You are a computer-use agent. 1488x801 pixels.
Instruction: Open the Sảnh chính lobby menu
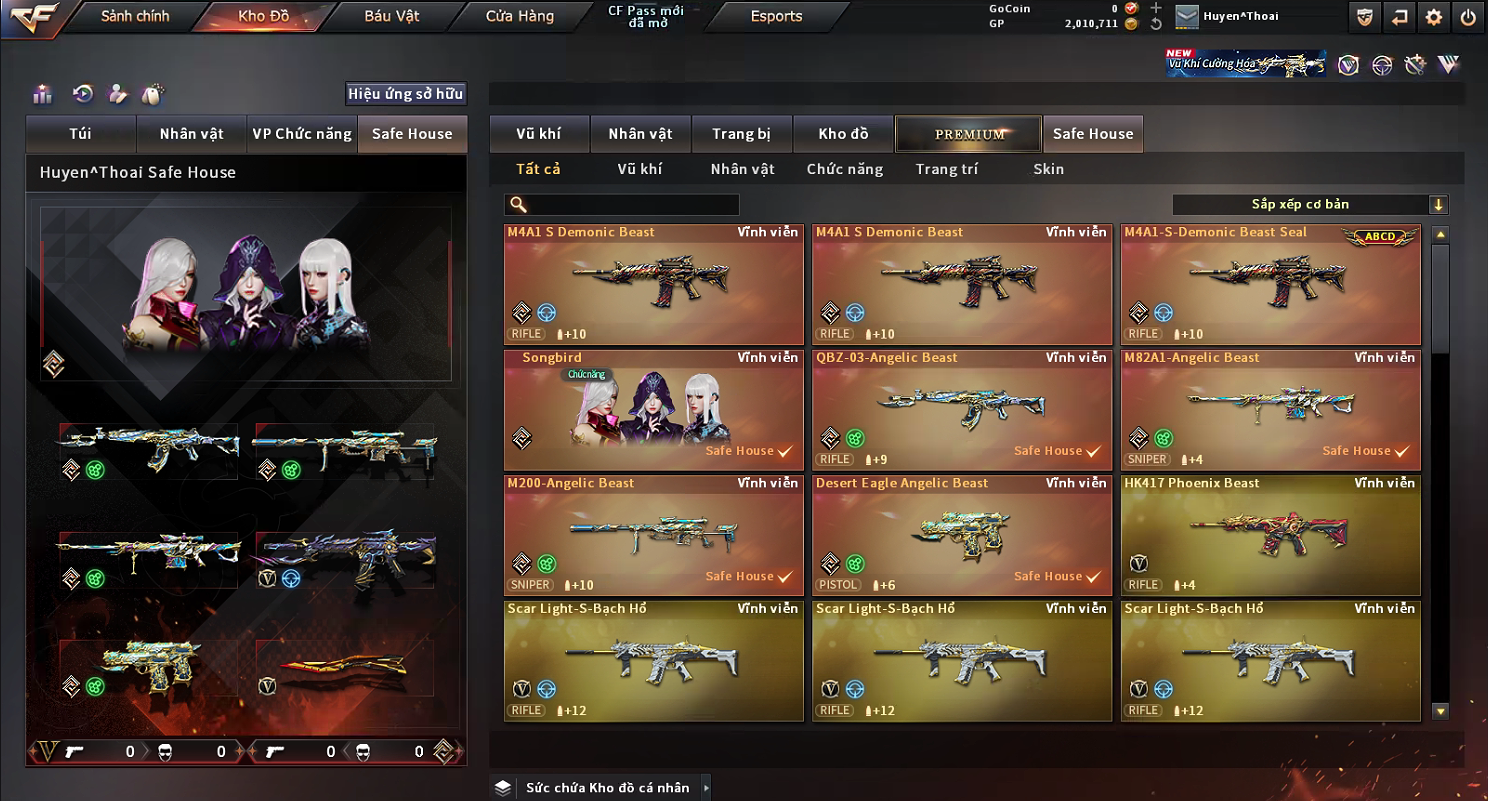(135, 16)
